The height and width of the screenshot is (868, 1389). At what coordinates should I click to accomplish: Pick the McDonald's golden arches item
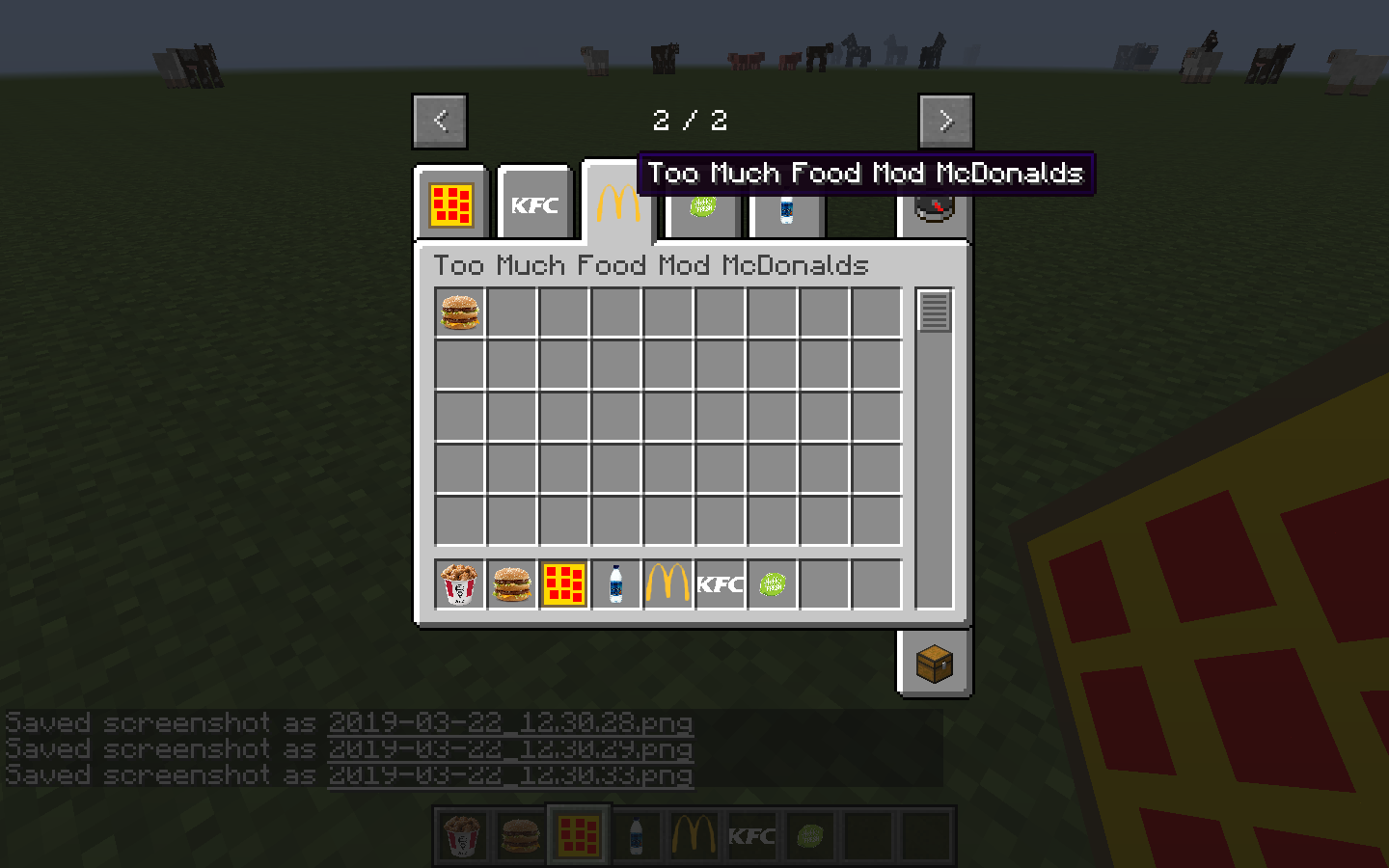668,583
